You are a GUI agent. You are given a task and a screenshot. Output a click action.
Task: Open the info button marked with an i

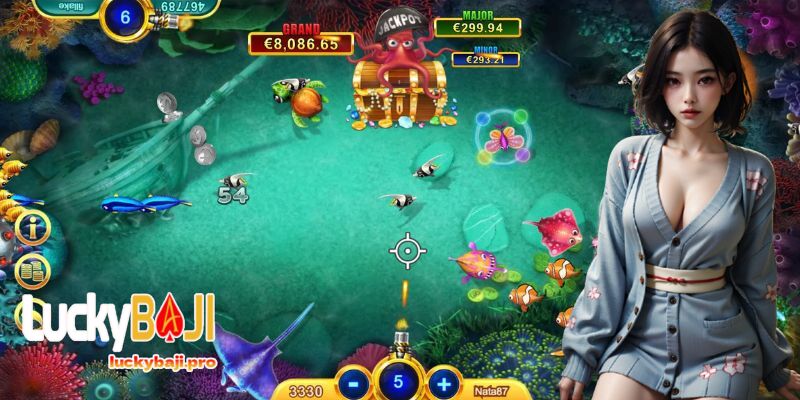[33, 228]
